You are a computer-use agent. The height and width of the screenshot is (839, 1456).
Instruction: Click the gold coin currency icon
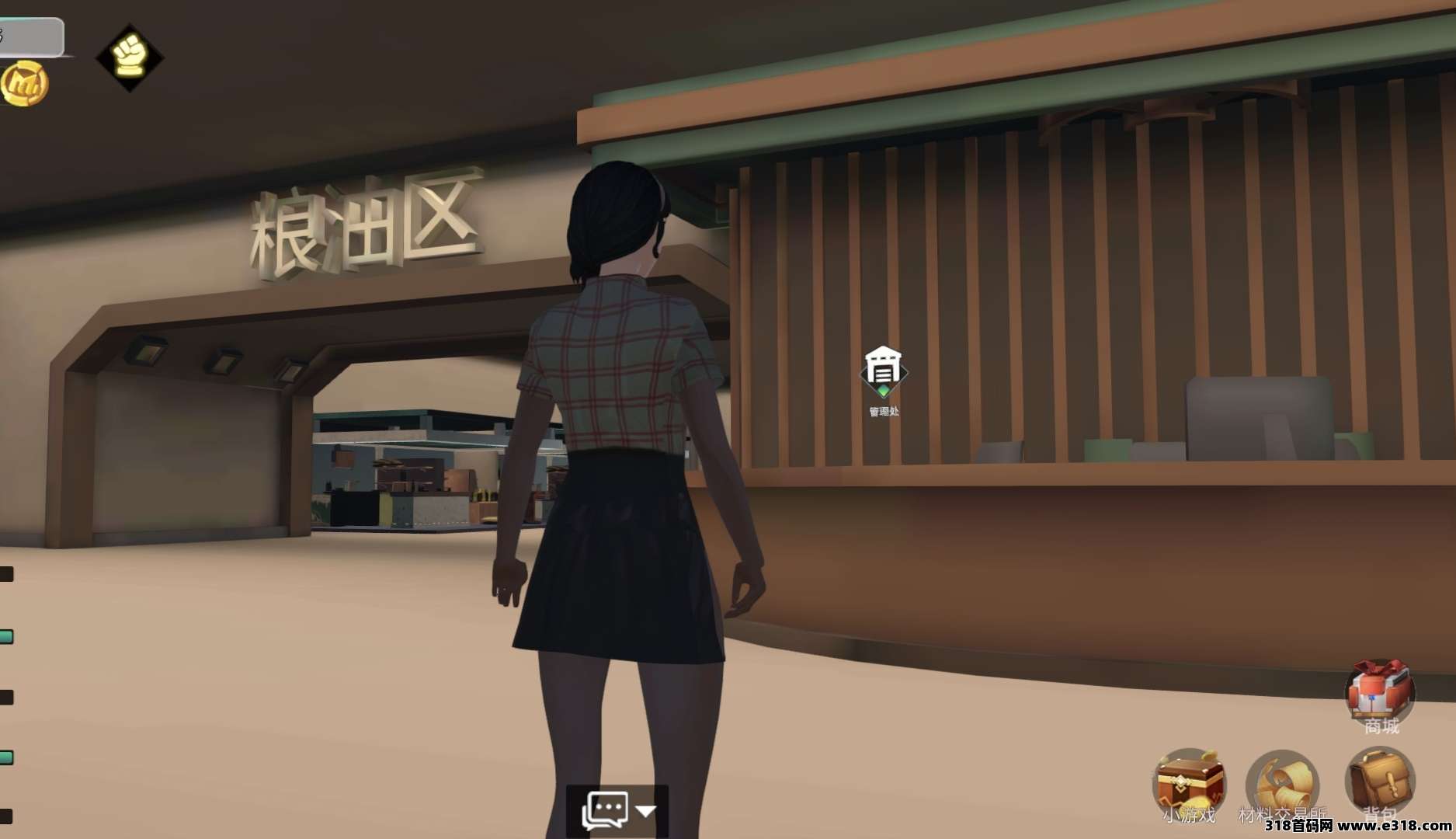point(24,83)
